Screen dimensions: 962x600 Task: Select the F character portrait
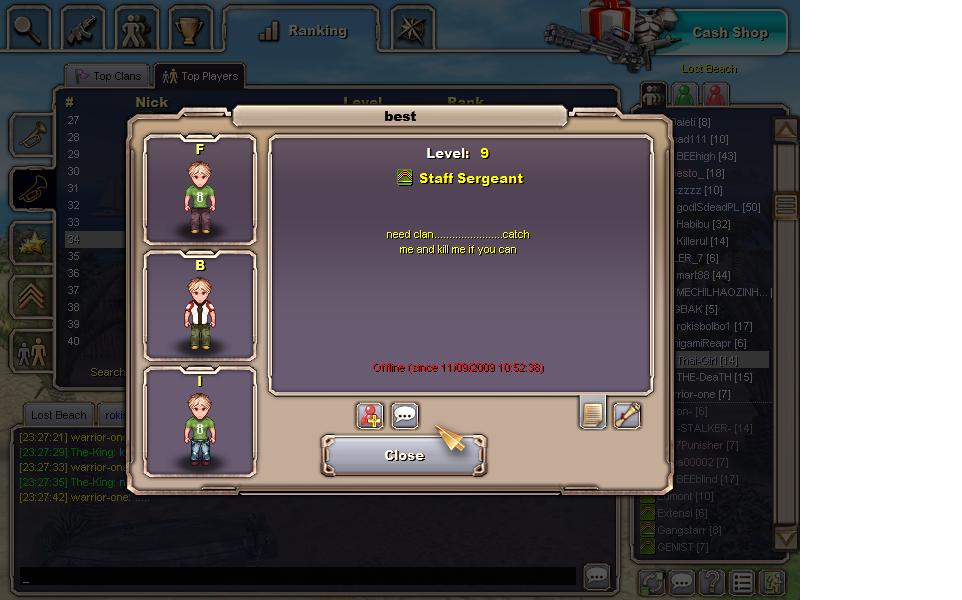pos(200,190)
